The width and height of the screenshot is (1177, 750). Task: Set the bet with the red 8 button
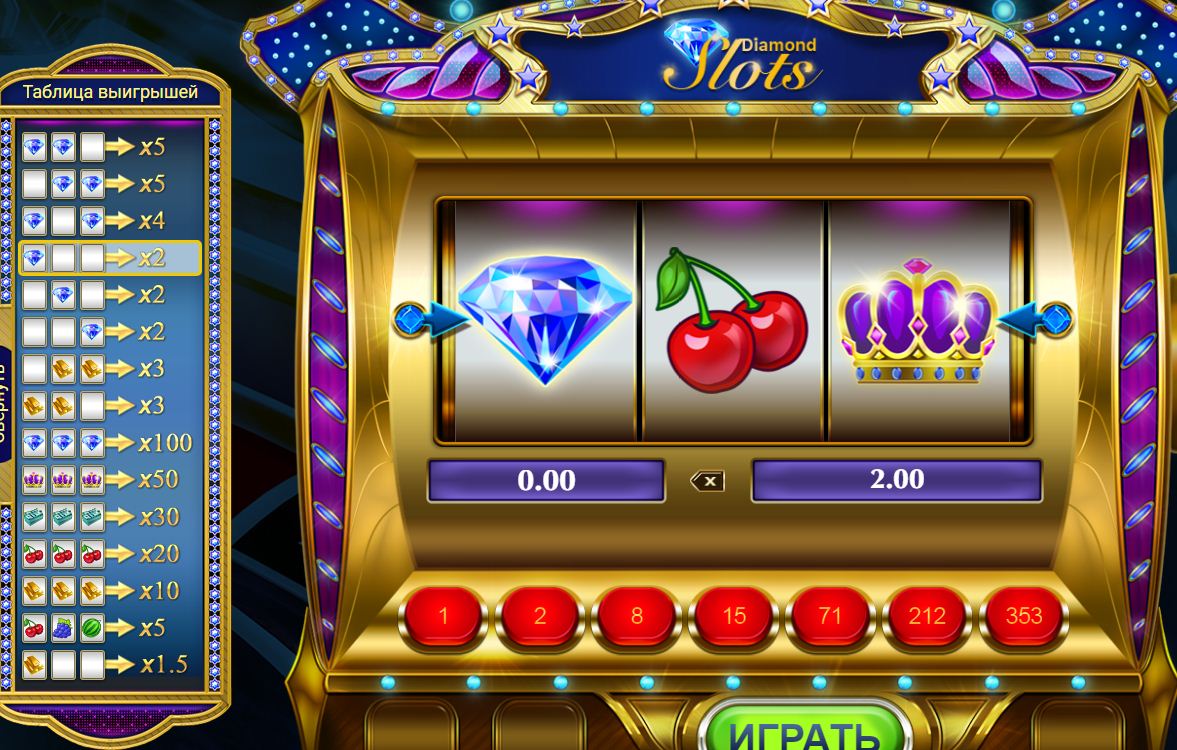click(637, 615)
